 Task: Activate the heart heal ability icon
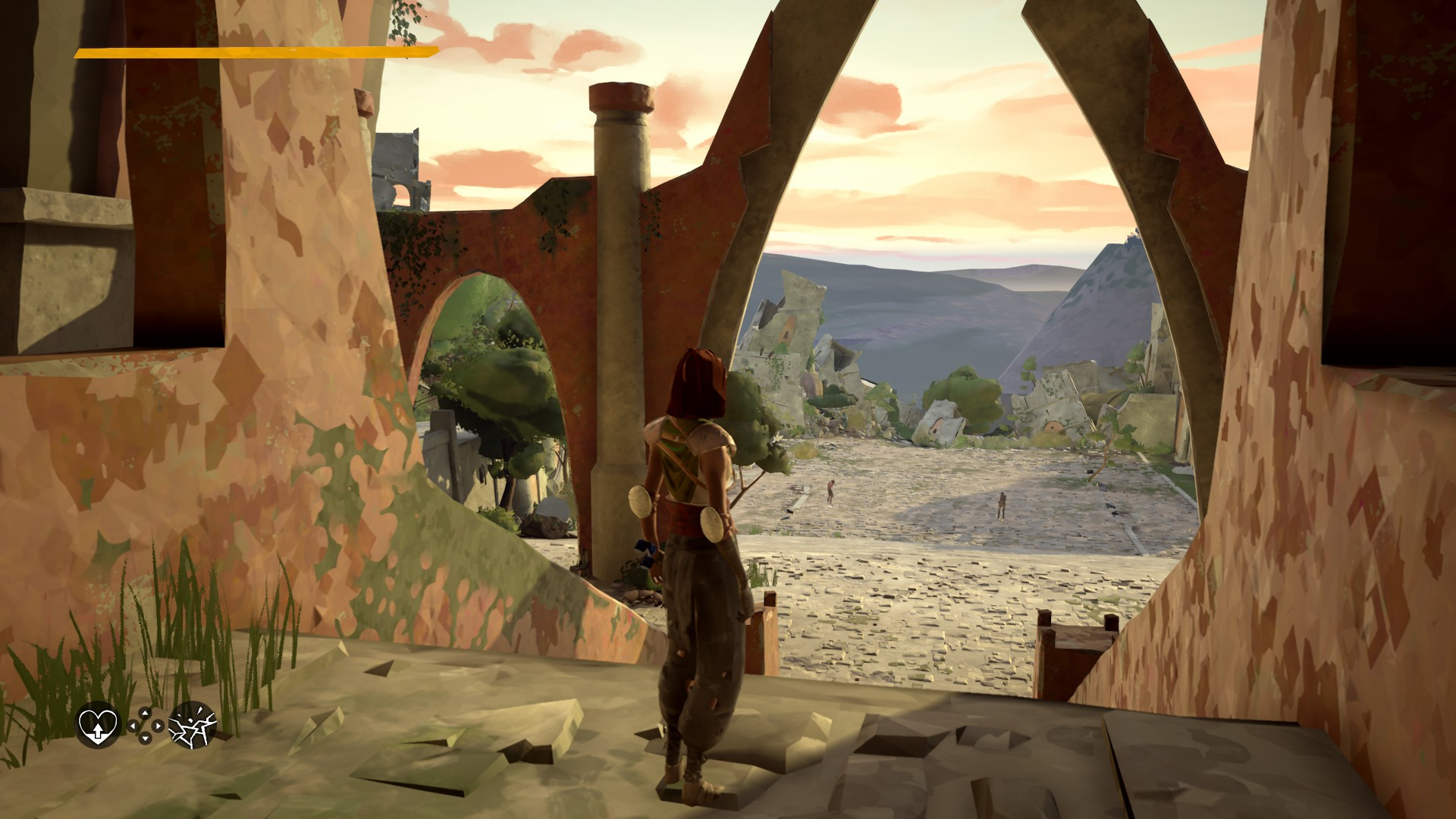point(99,724)
